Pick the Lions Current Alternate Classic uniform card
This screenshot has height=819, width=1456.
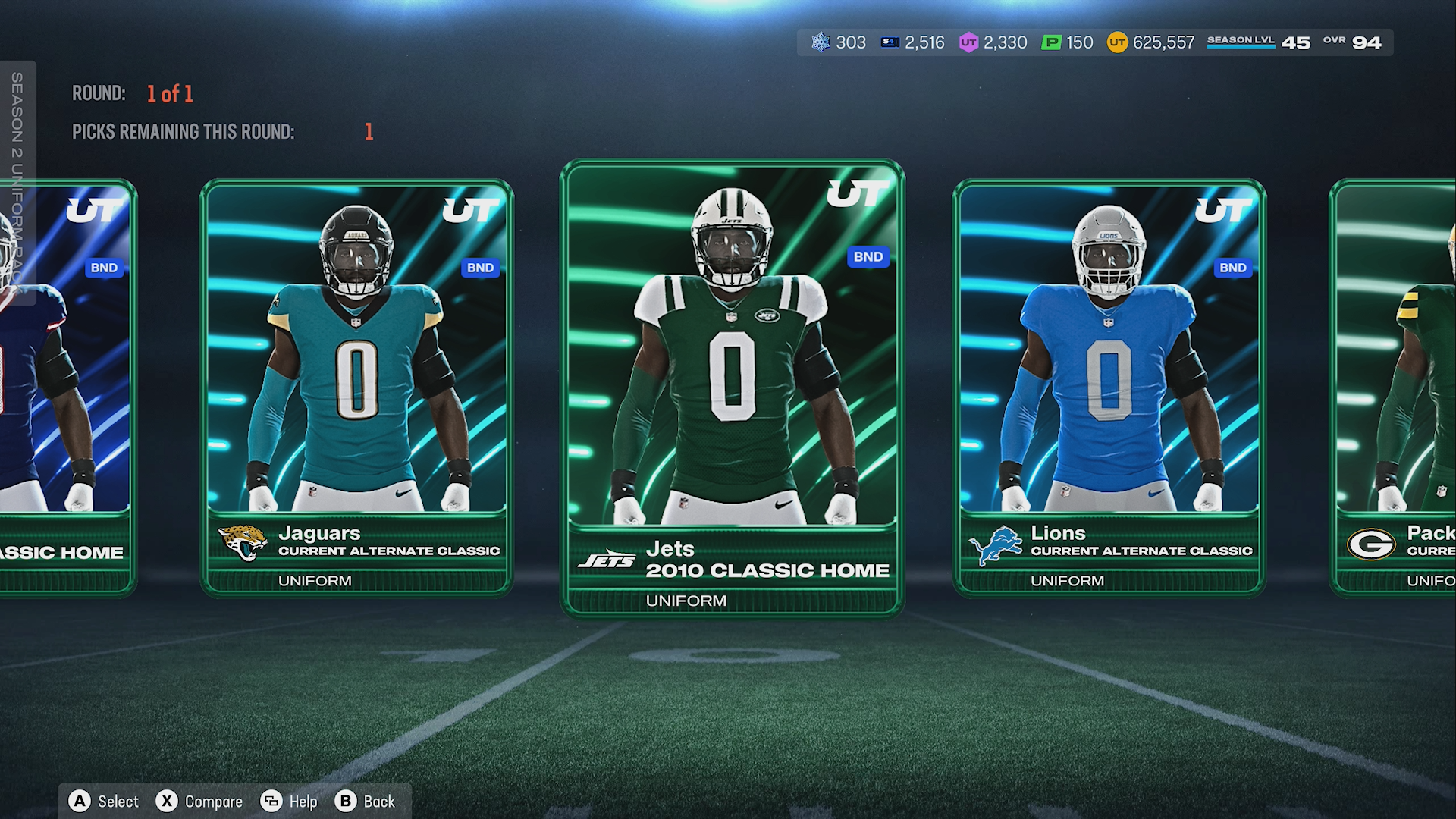1109,387
